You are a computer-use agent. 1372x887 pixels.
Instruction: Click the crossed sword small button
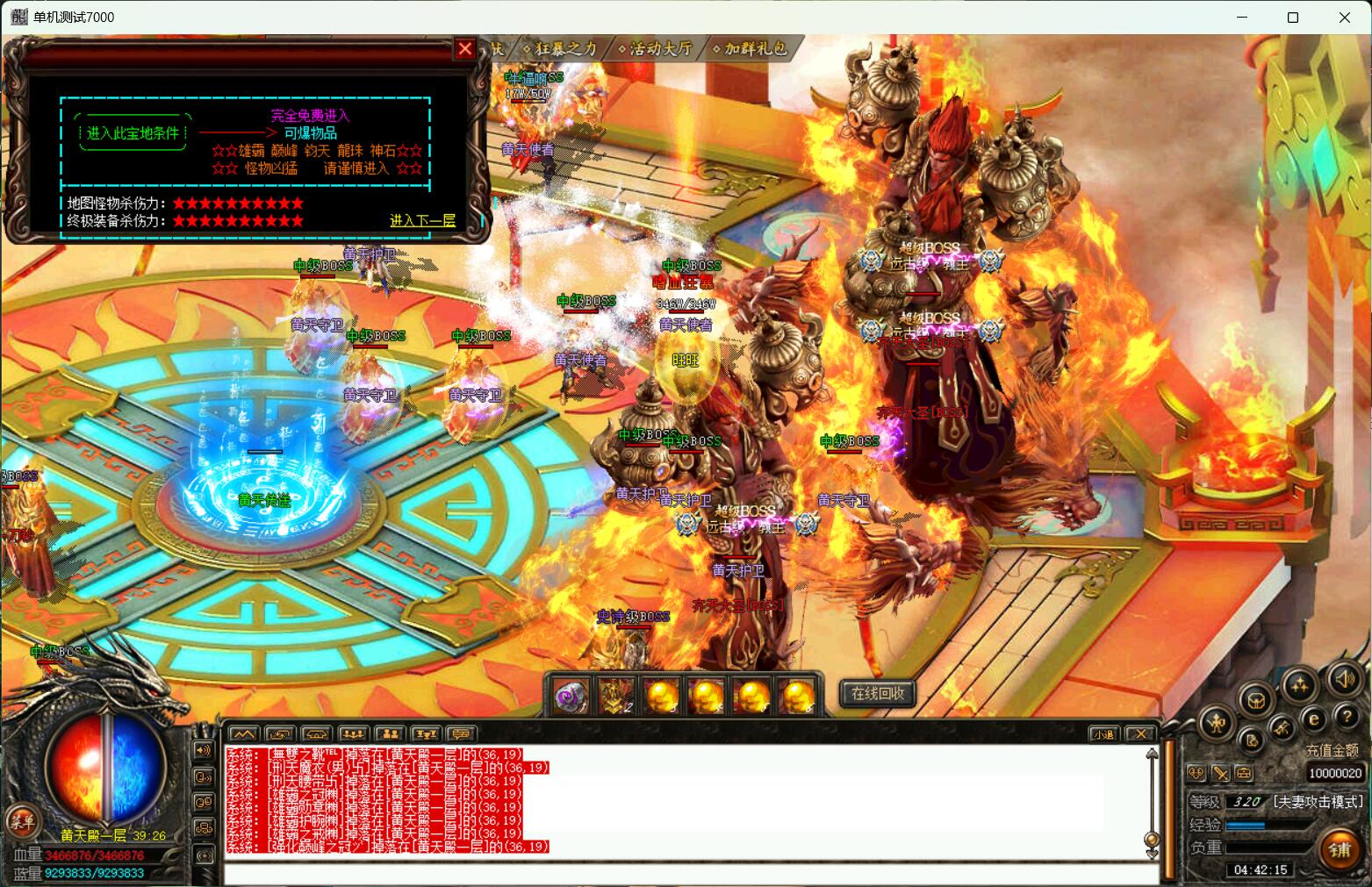[x=1220, y=774]
